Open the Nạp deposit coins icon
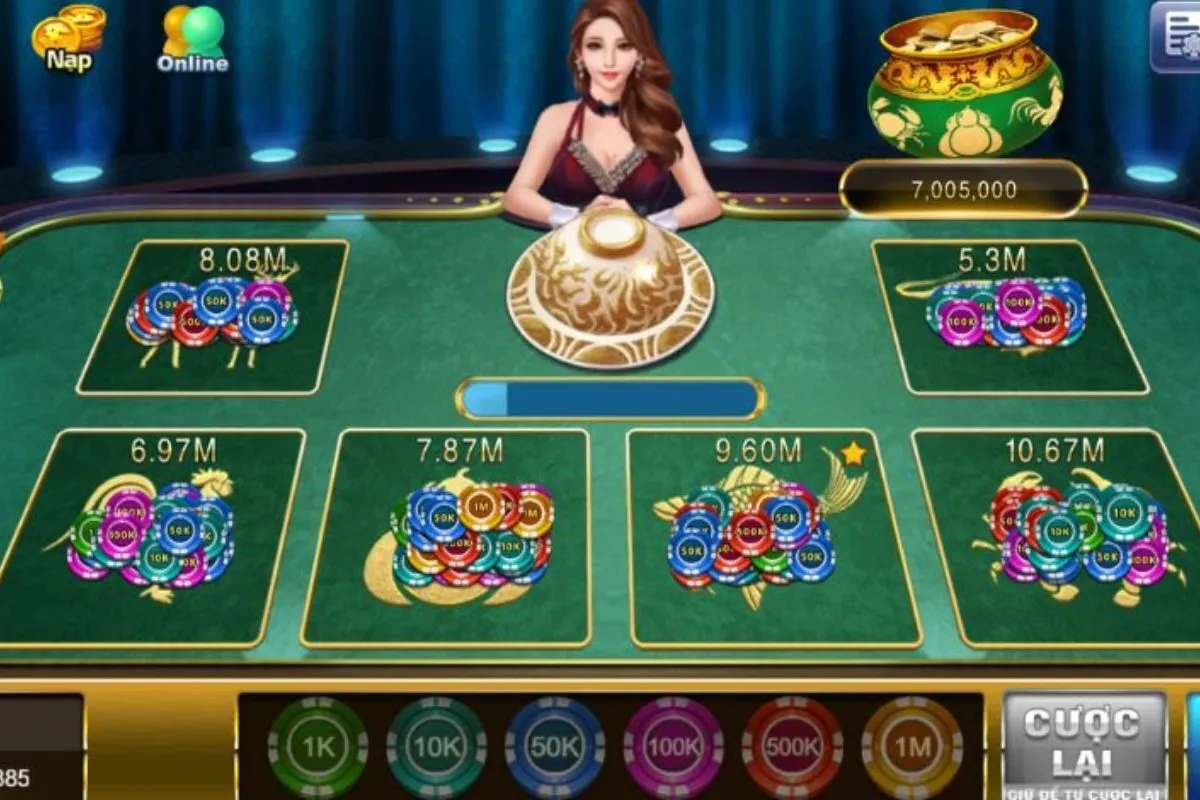The height and width of the screenshot is (800, 1200). click(x=68, y=38)
